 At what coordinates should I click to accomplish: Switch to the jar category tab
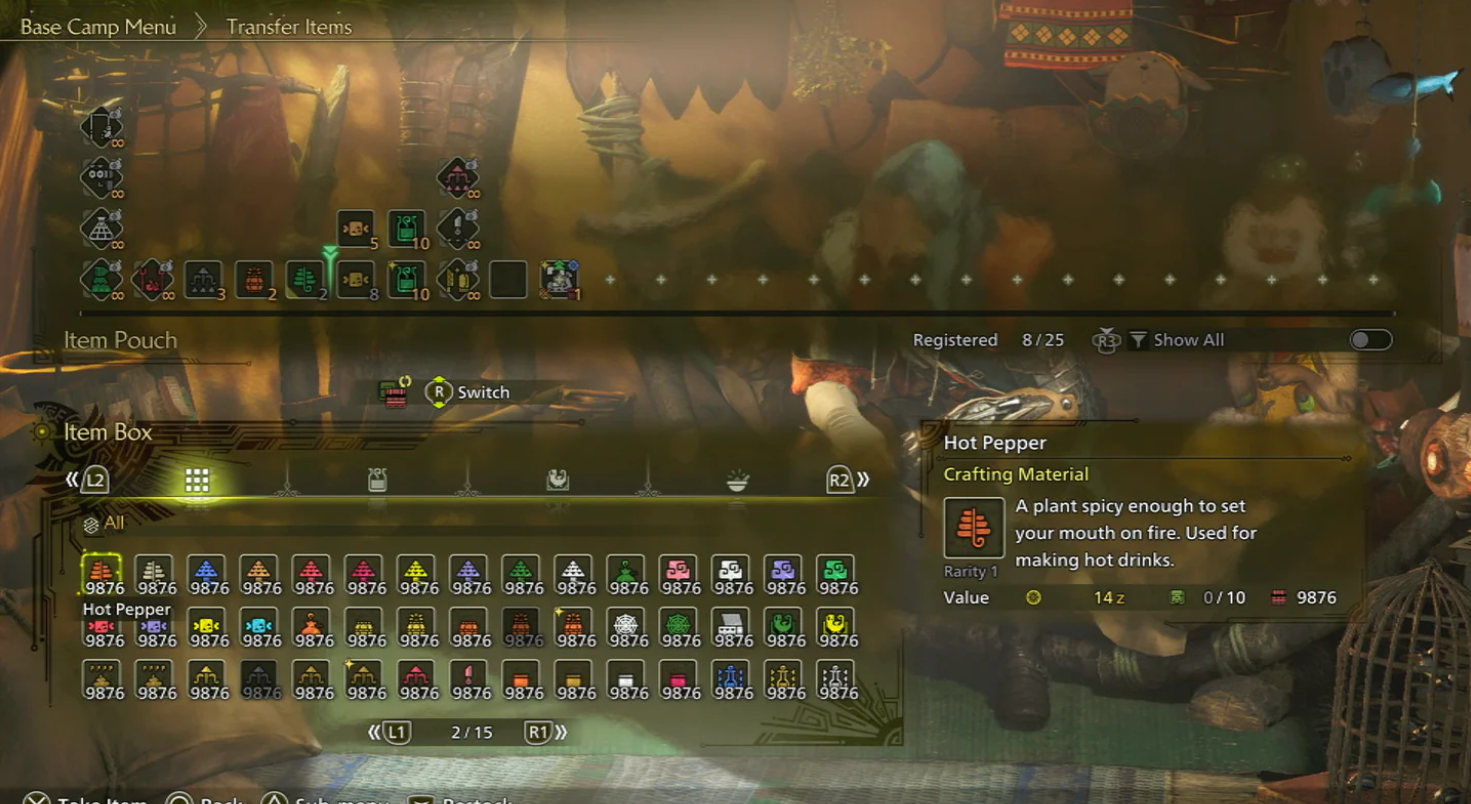(x=377, y=481)
